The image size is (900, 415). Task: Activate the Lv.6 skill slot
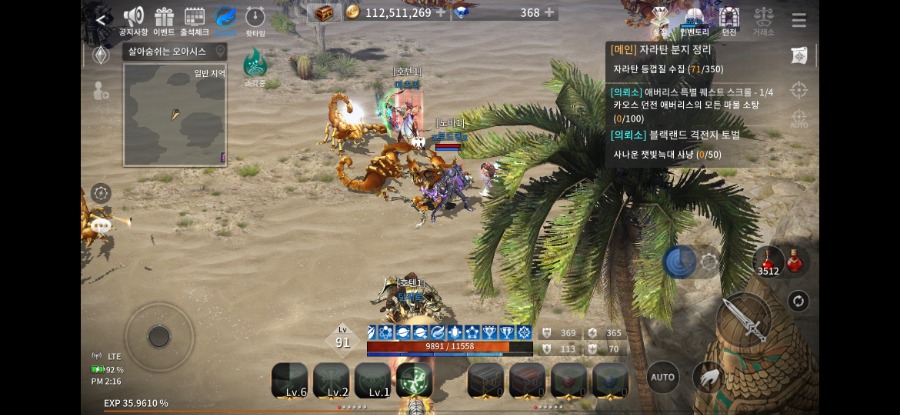(x=290, y=381)
